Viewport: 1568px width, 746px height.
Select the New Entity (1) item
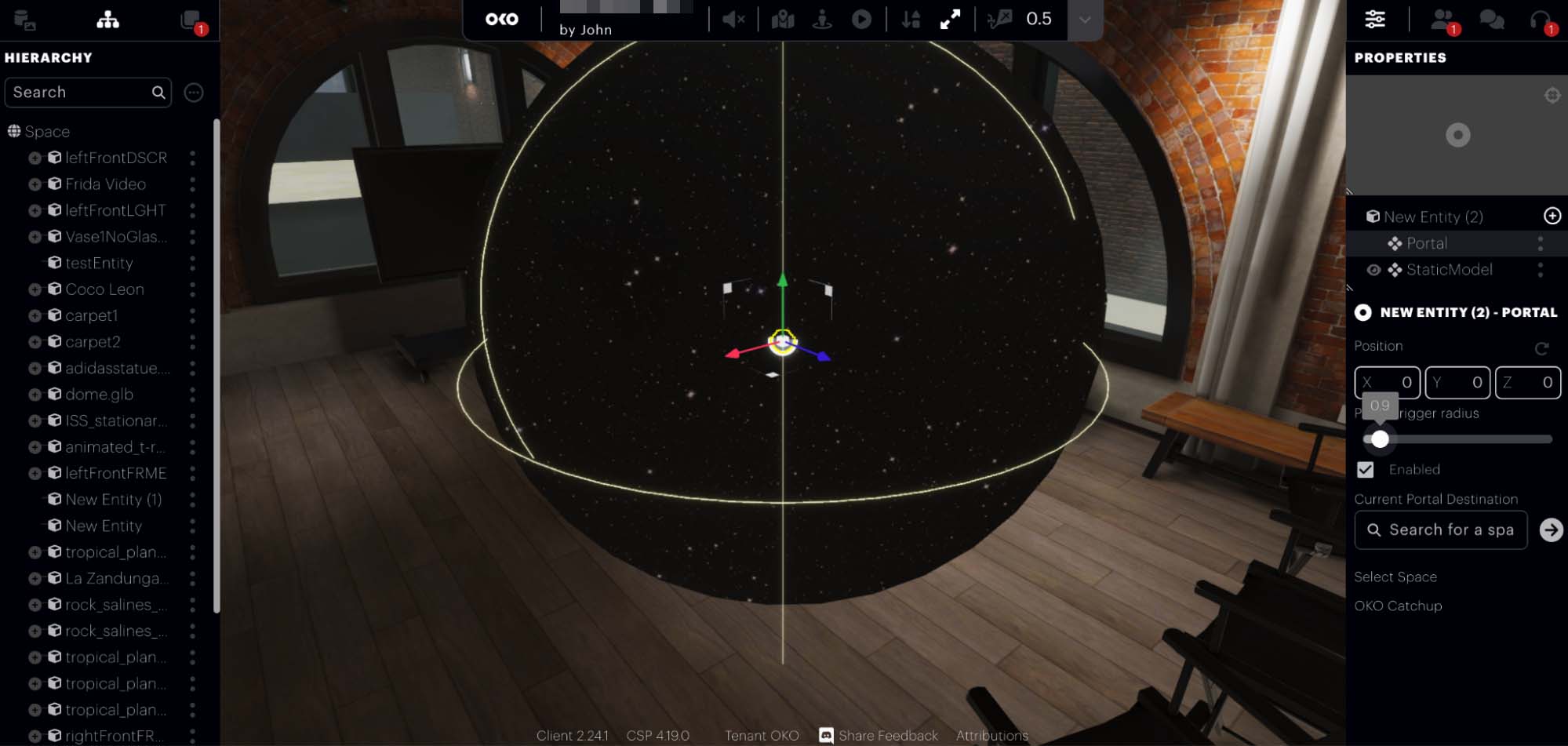click(113, 500)
